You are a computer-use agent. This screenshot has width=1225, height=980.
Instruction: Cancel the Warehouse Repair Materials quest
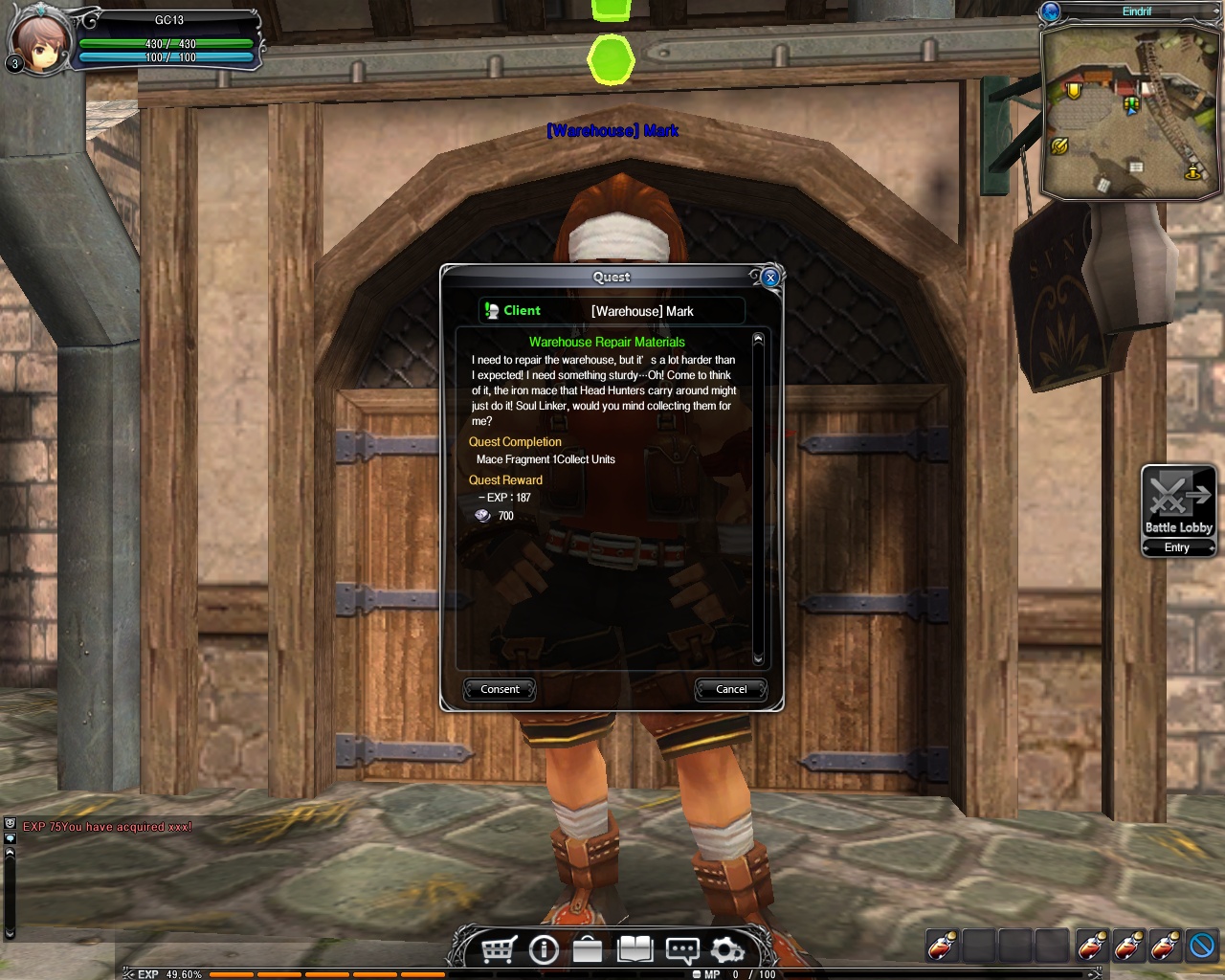click(x=731, y=689)
